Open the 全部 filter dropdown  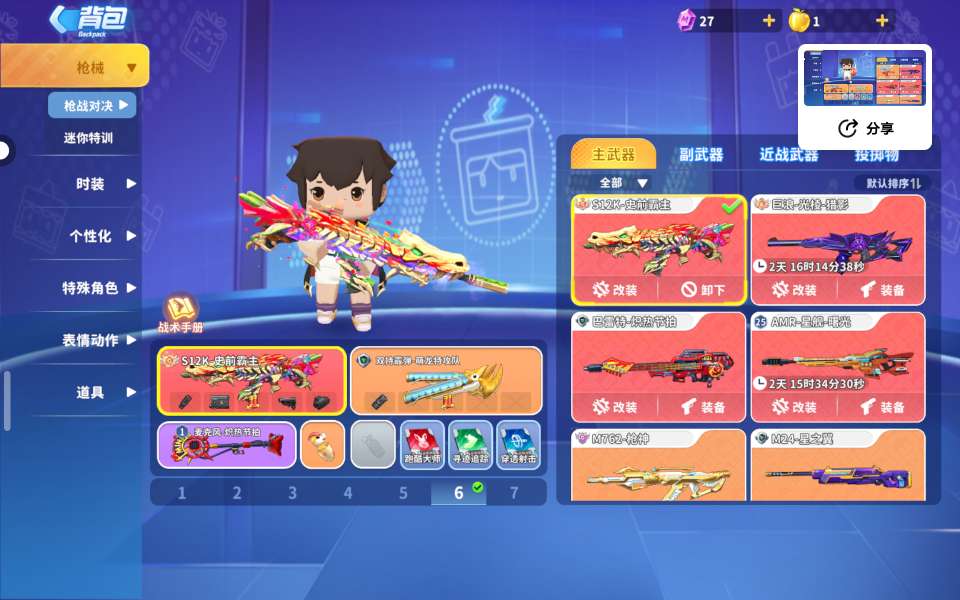click(x=624, y=183)
